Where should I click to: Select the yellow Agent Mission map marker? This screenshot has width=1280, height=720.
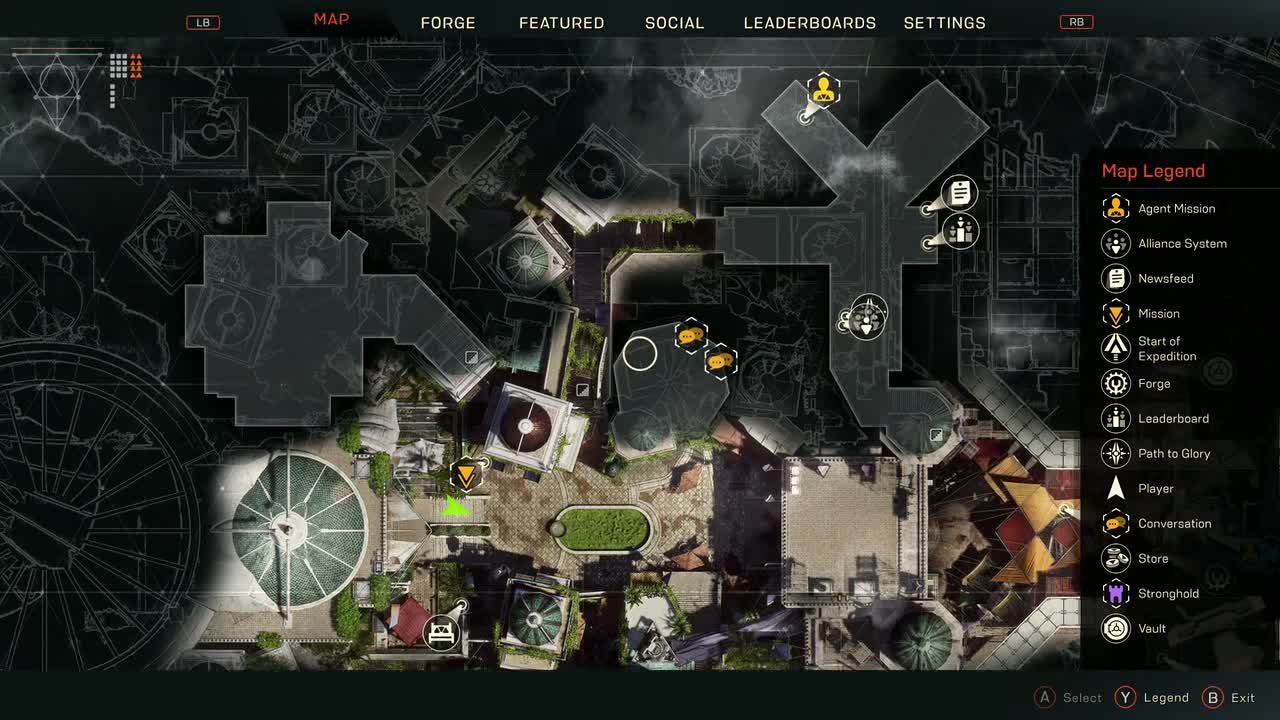pos(823,90)
